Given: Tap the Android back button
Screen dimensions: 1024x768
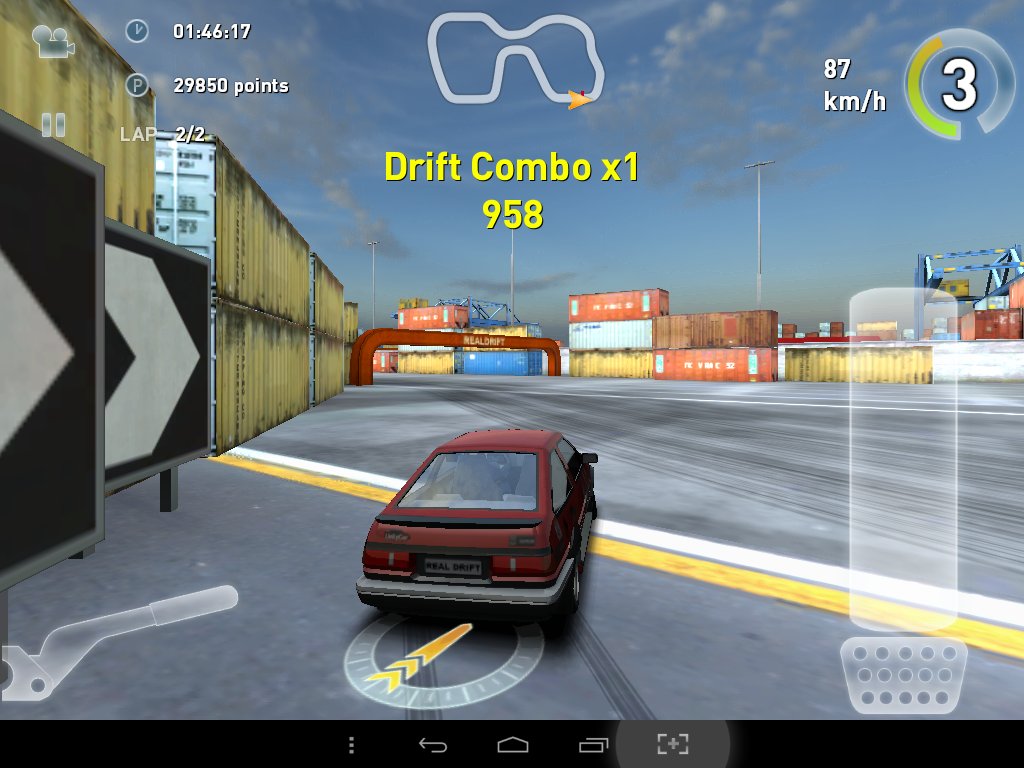Looking at the screenshot, I should point(432,745).
